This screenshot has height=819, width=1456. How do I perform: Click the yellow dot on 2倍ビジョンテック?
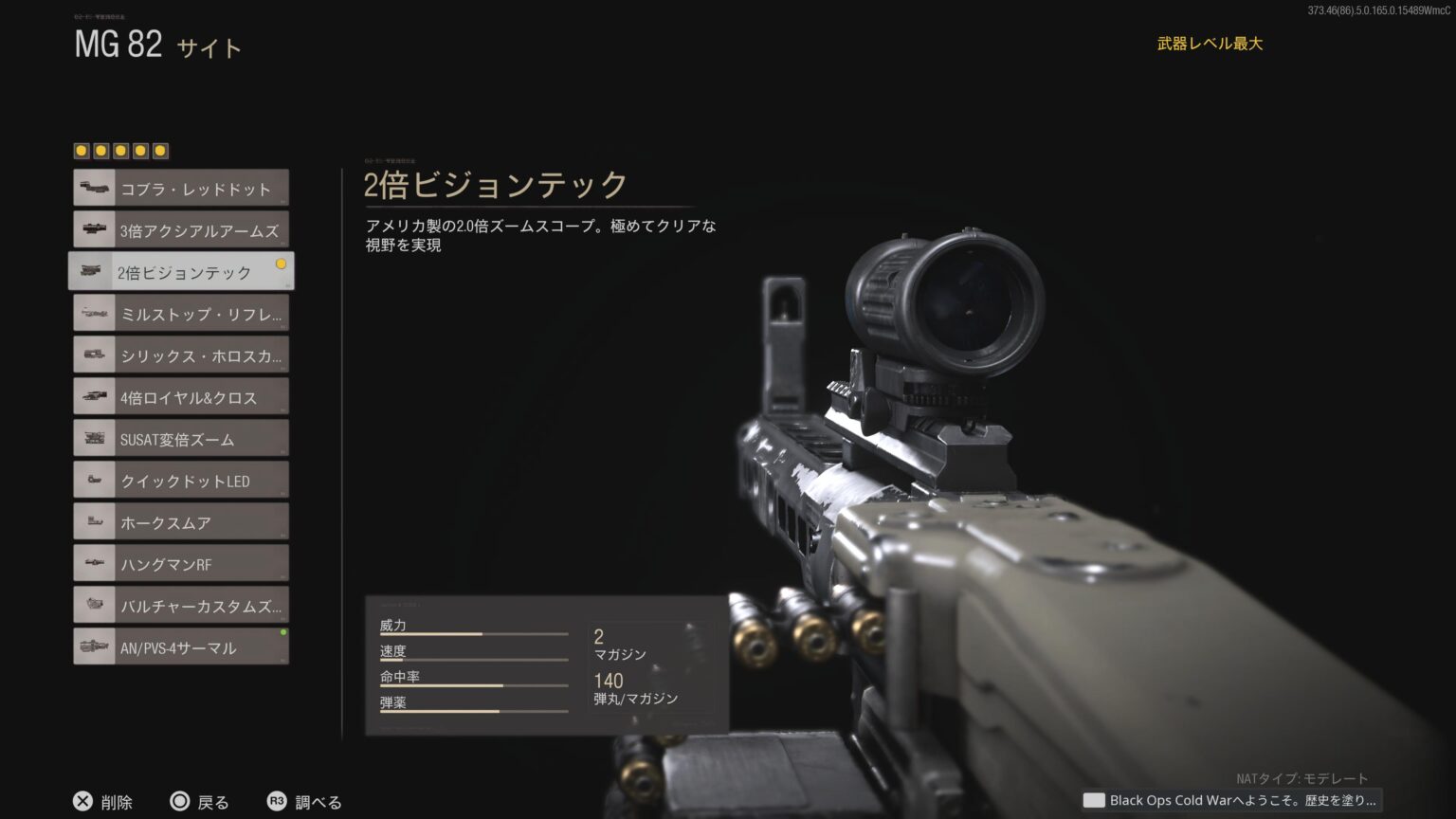point(282,265)
